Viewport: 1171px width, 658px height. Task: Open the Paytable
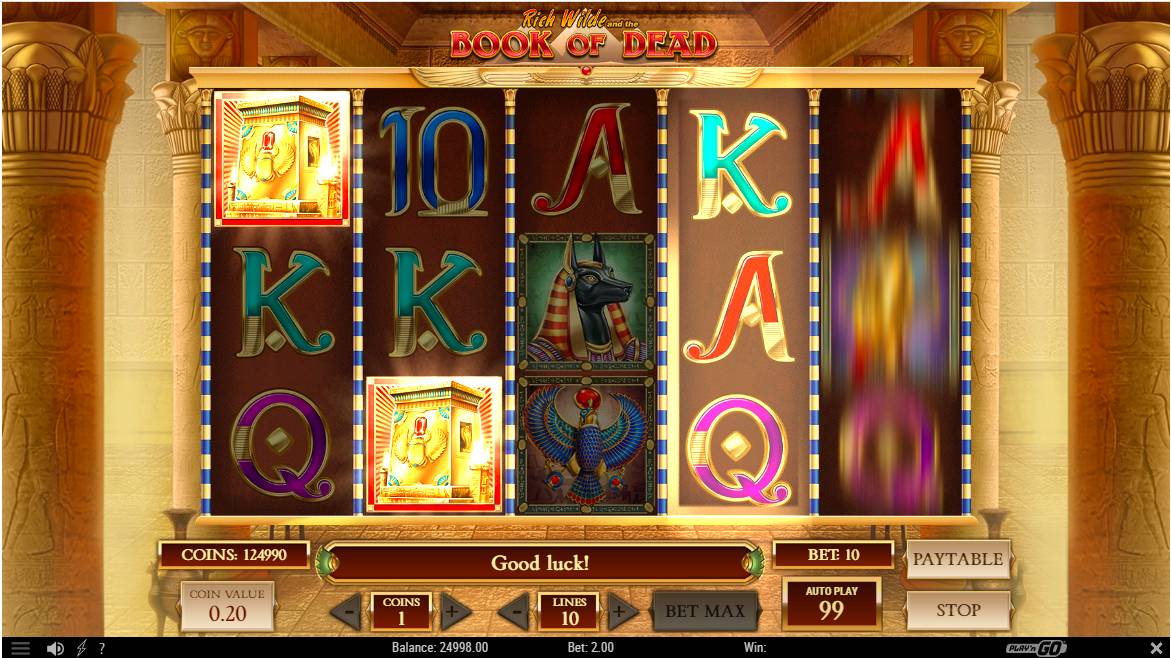tap(957, 560)
